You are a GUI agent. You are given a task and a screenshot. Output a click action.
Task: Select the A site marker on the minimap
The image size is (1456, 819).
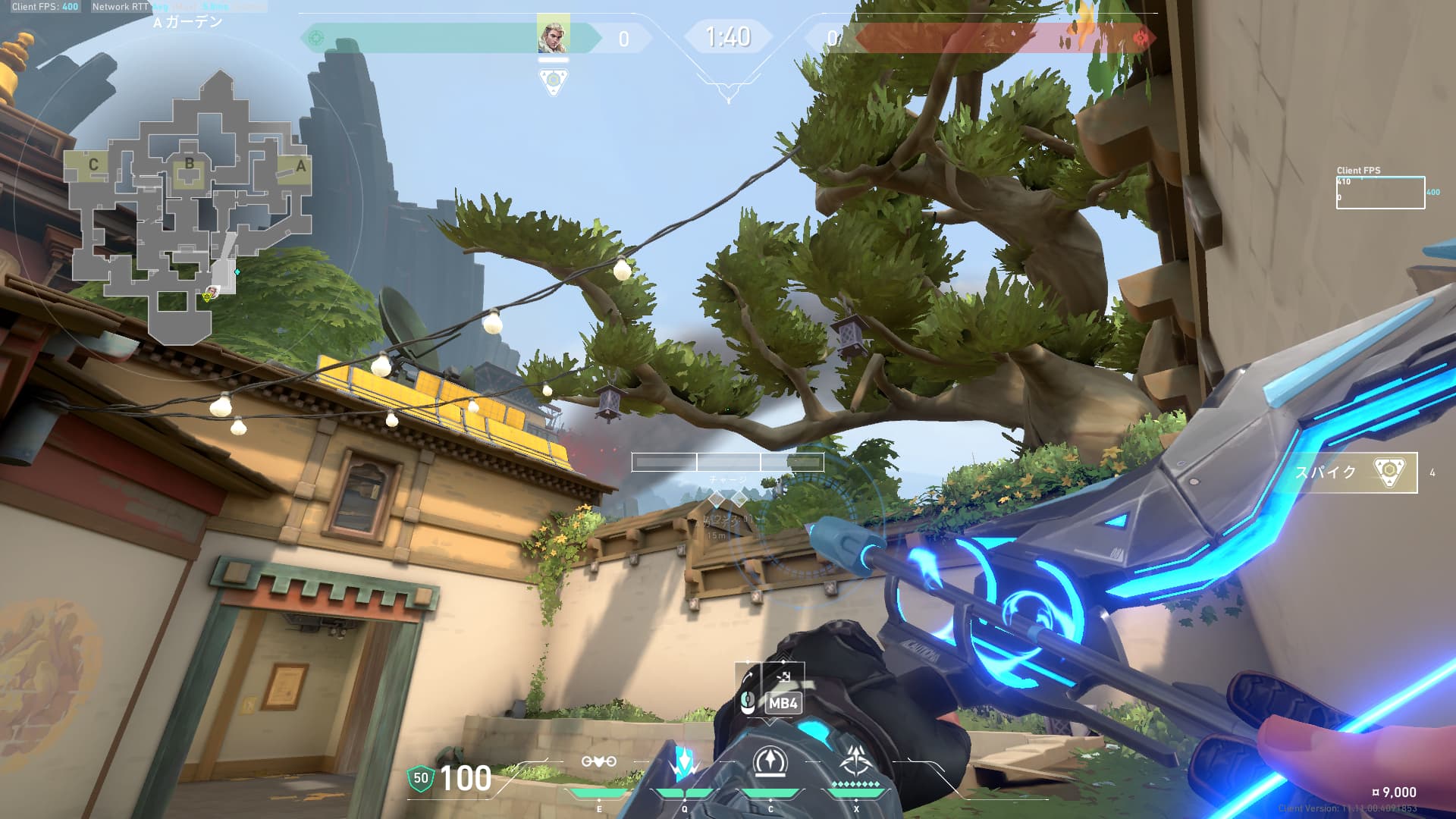(300, 166)
